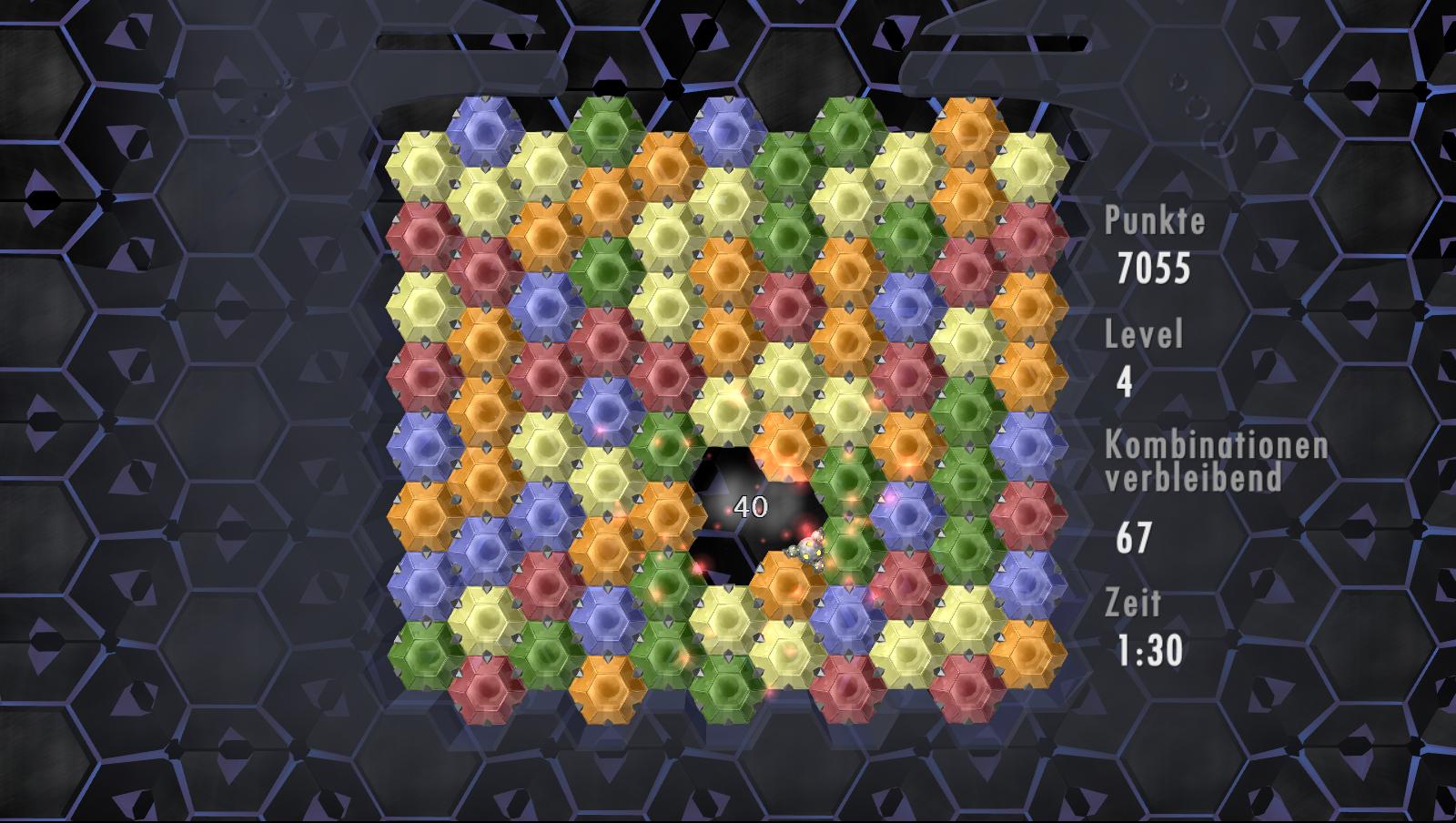1456x823 pixels.
Task: Click the red gem in the bottom-left corner
Action: point(485,687)
